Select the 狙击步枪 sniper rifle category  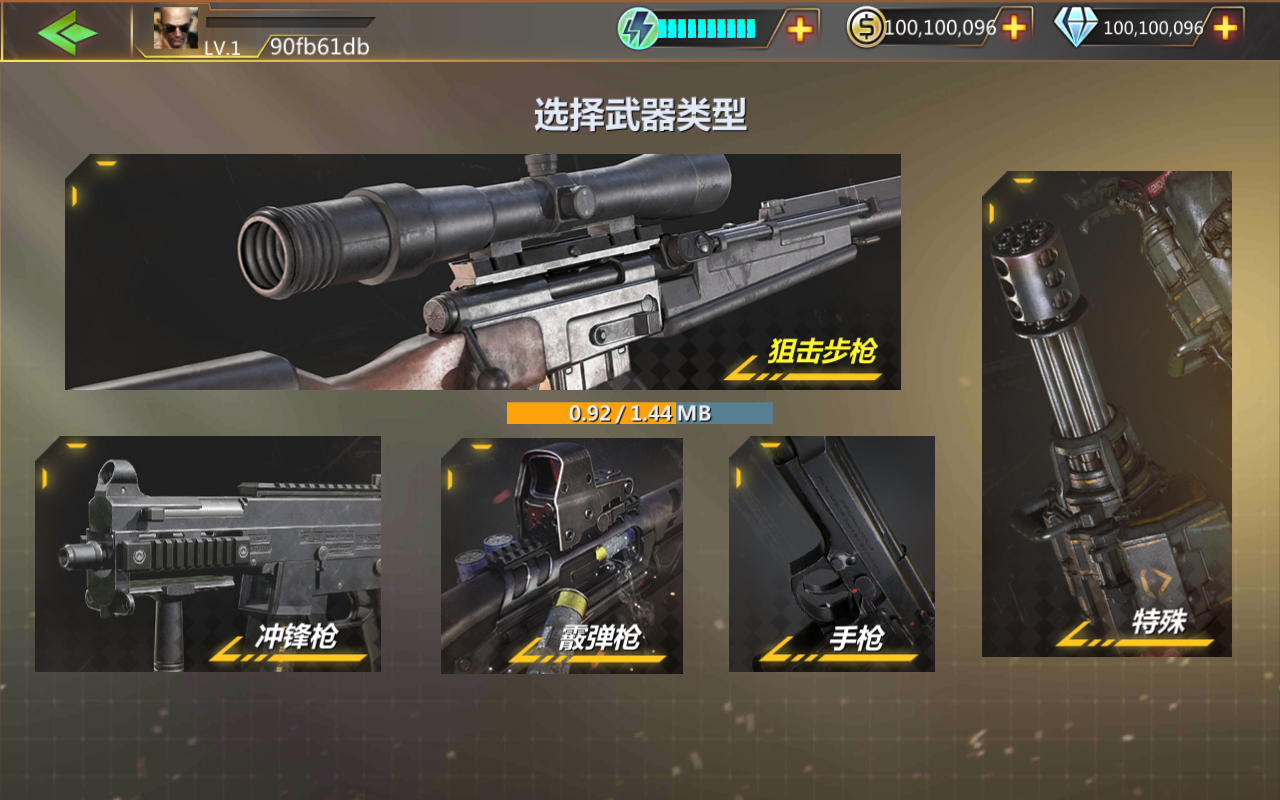[x=482, y=271]
